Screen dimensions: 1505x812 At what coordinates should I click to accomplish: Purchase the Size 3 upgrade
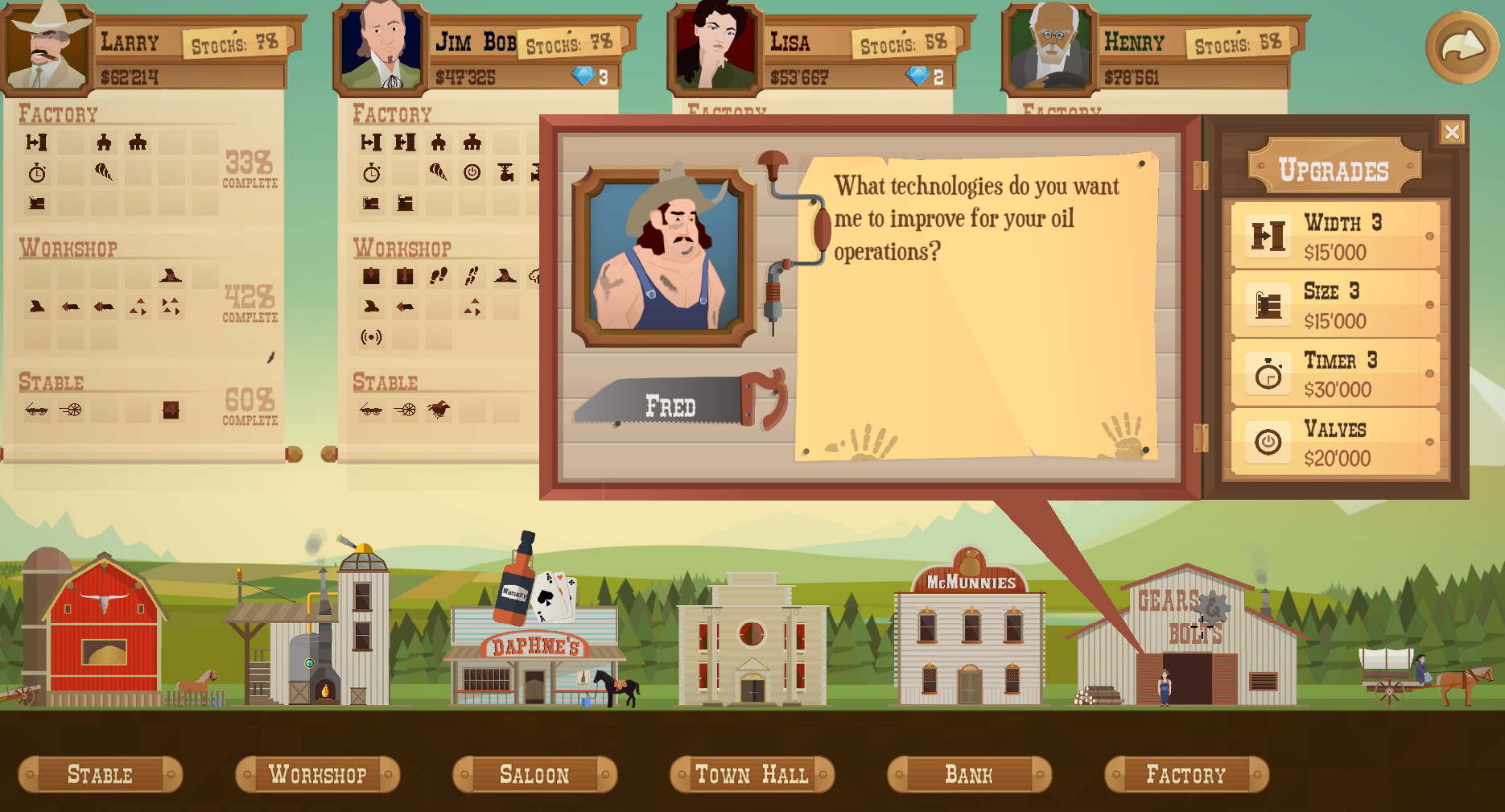(x=1336, y=305)
